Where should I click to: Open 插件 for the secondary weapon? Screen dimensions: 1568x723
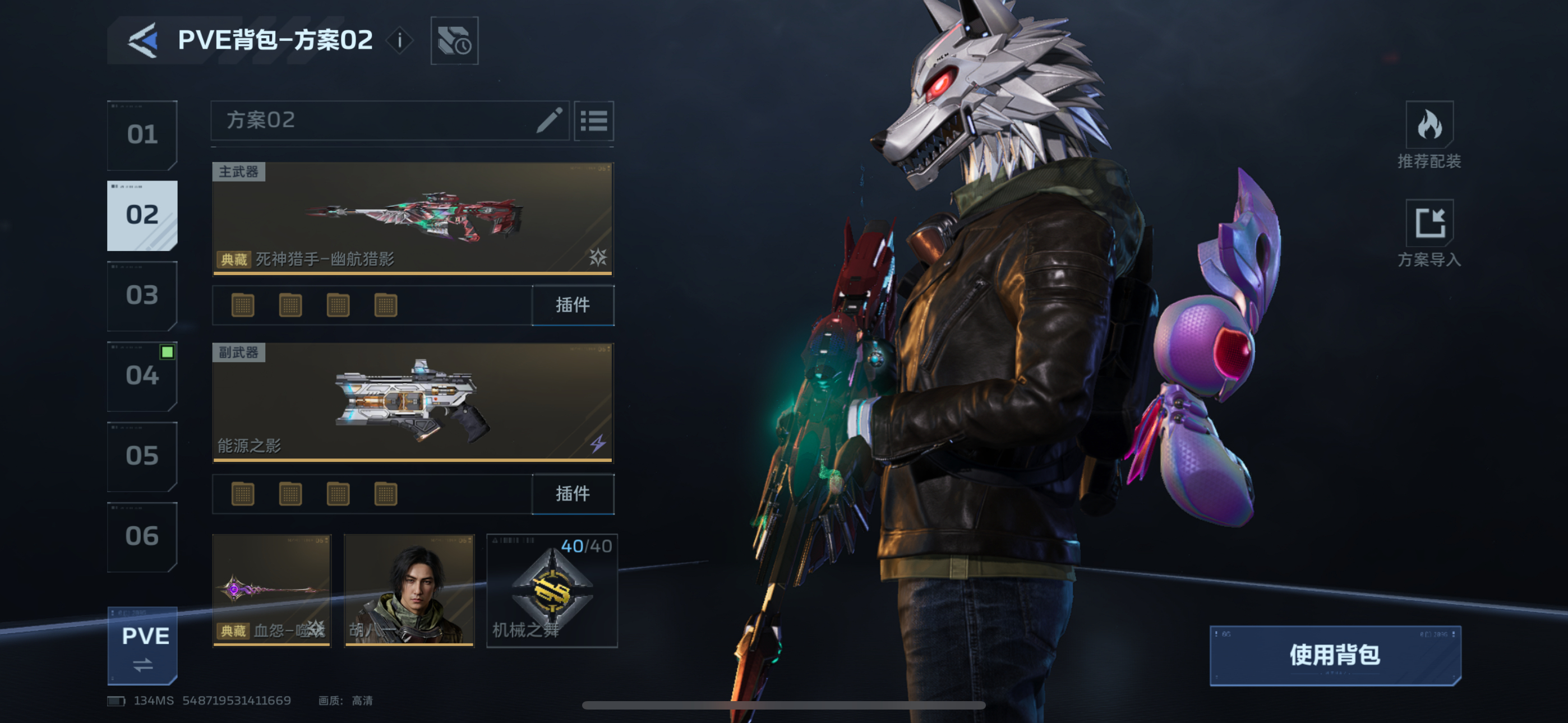573,494
